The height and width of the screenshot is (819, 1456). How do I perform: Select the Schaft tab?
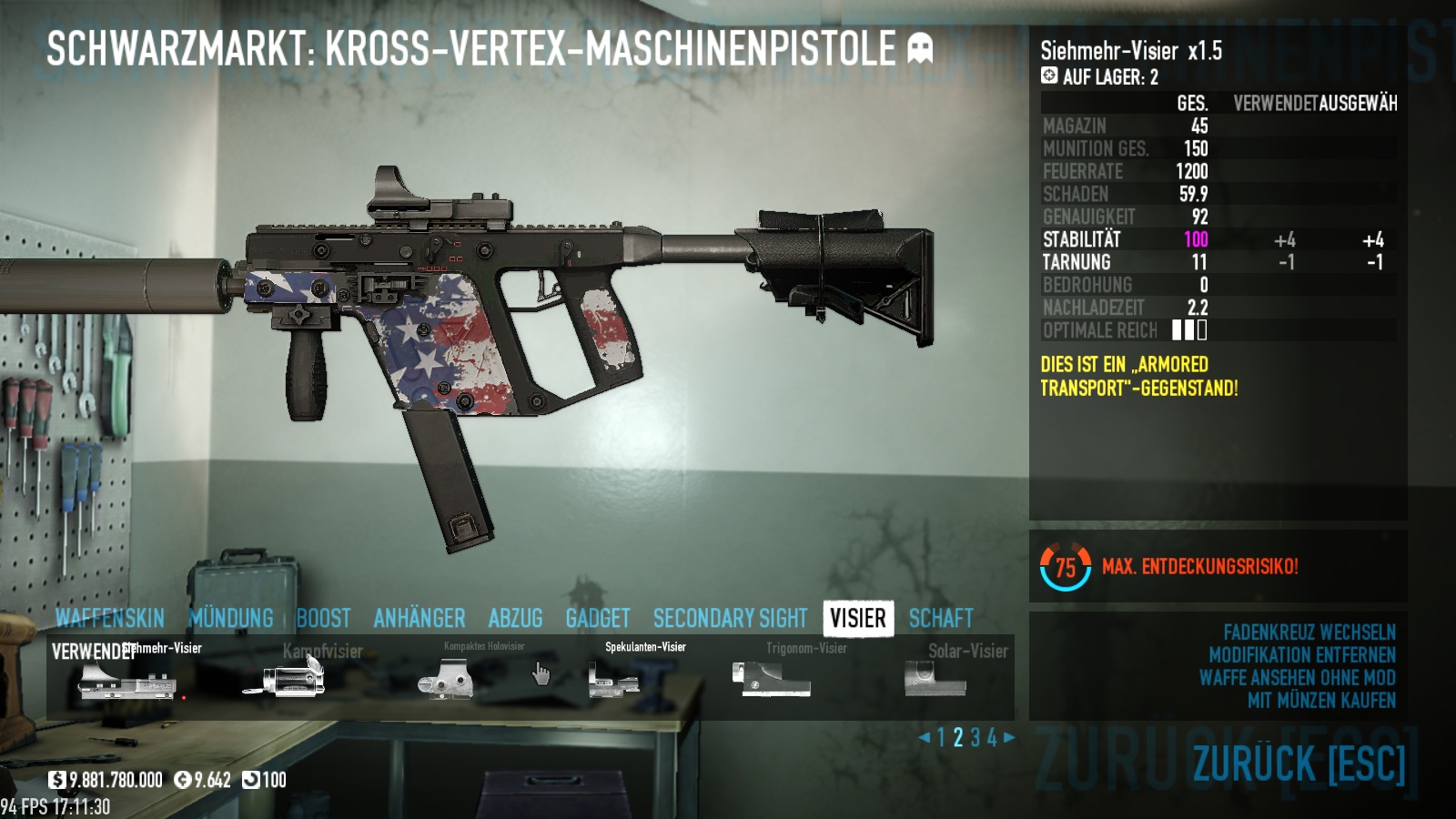tap(941, 619)
